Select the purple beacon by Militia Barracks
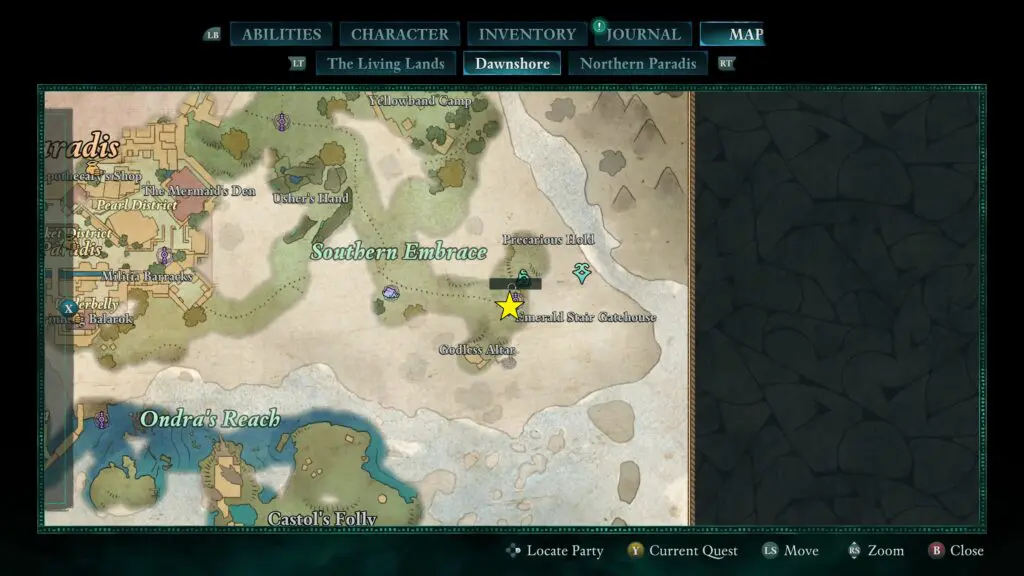 coord(164,256)
